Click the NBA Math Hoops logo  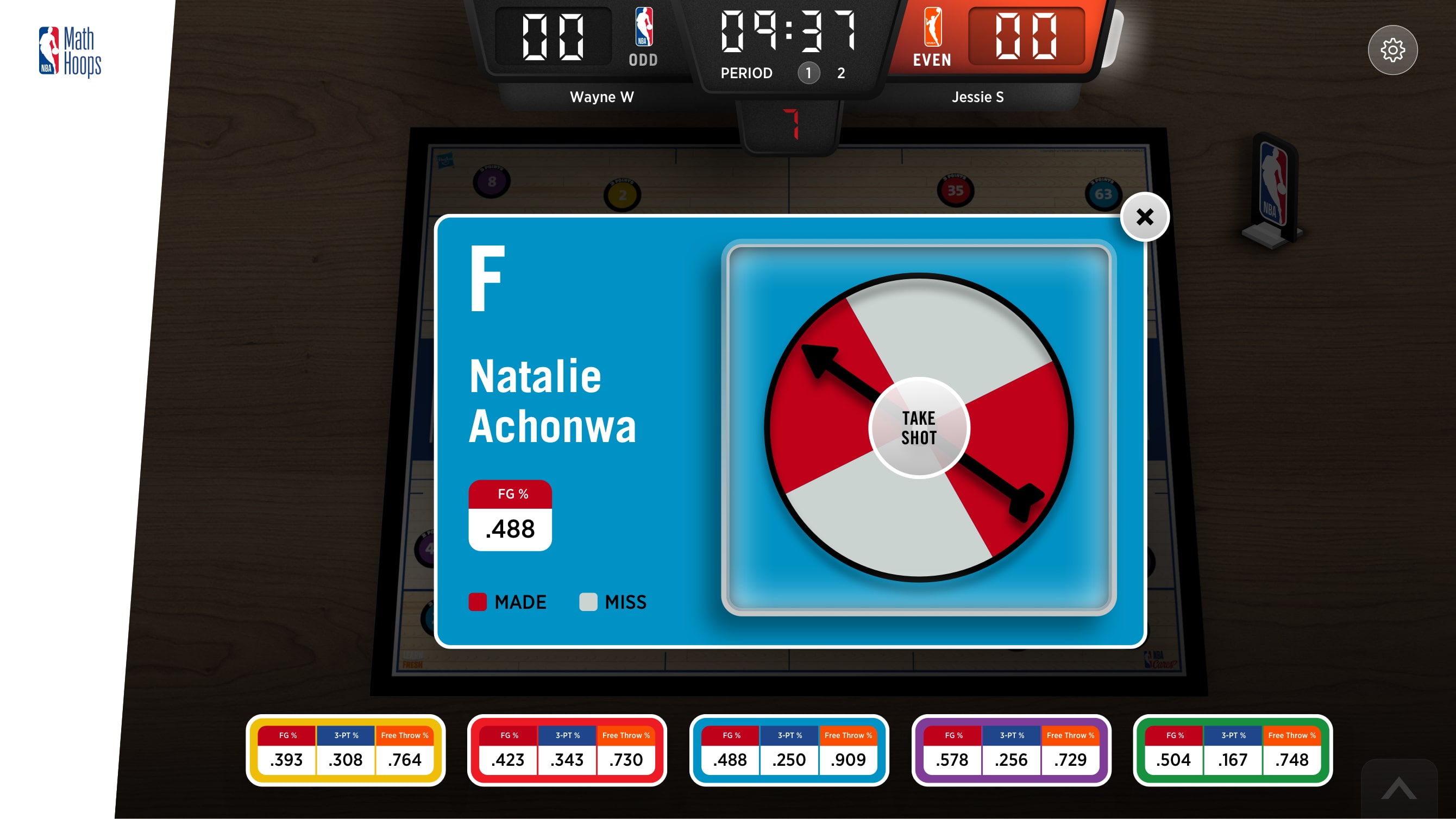71,50
